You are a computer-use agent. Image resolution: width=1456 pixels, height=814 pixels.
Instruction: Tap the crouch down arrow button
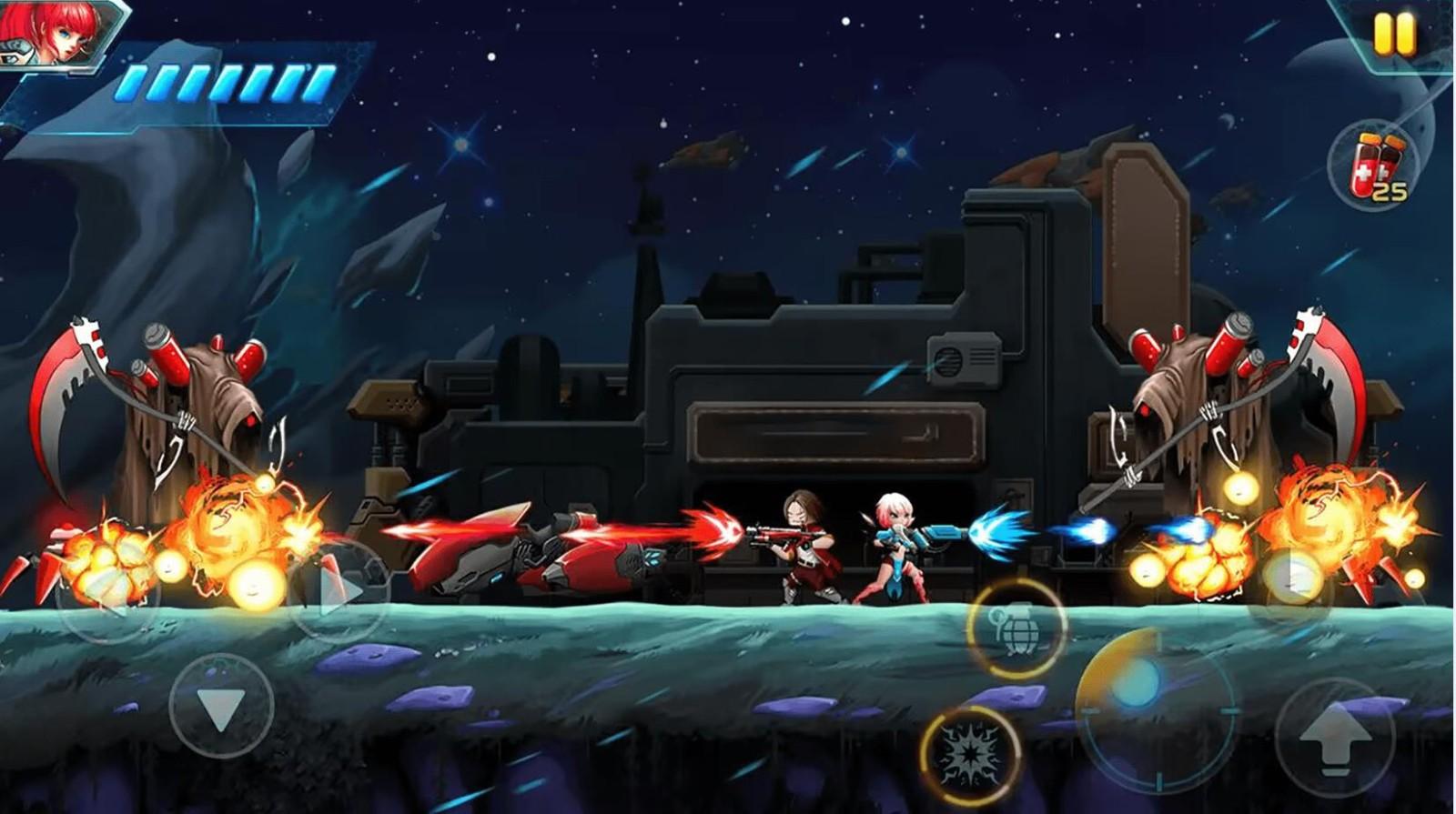(220, 706)
